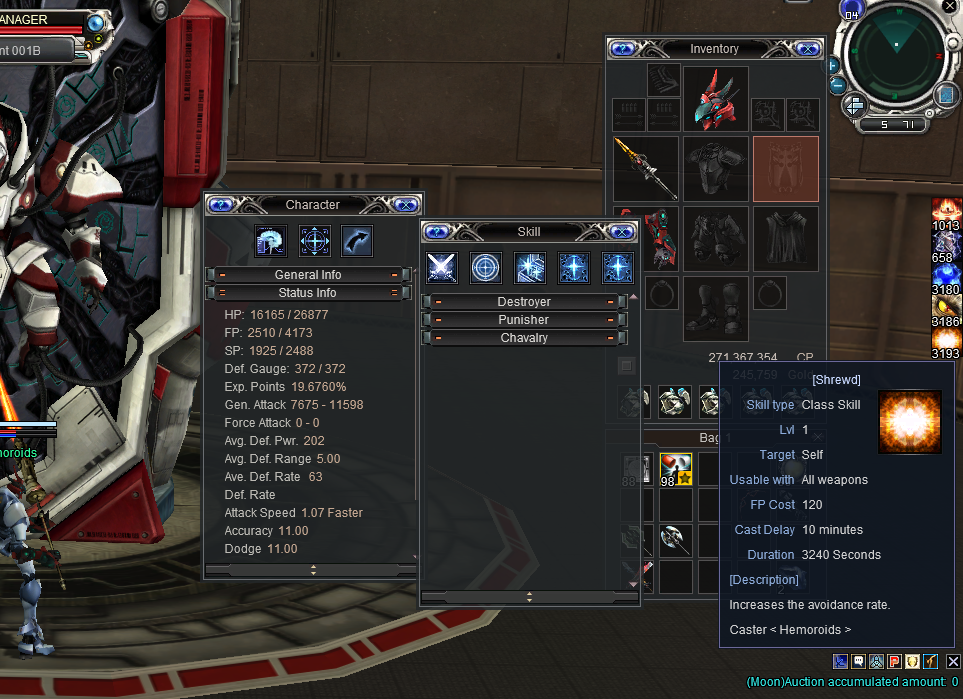Select the crossed swords skill tab

pos(442,267)
